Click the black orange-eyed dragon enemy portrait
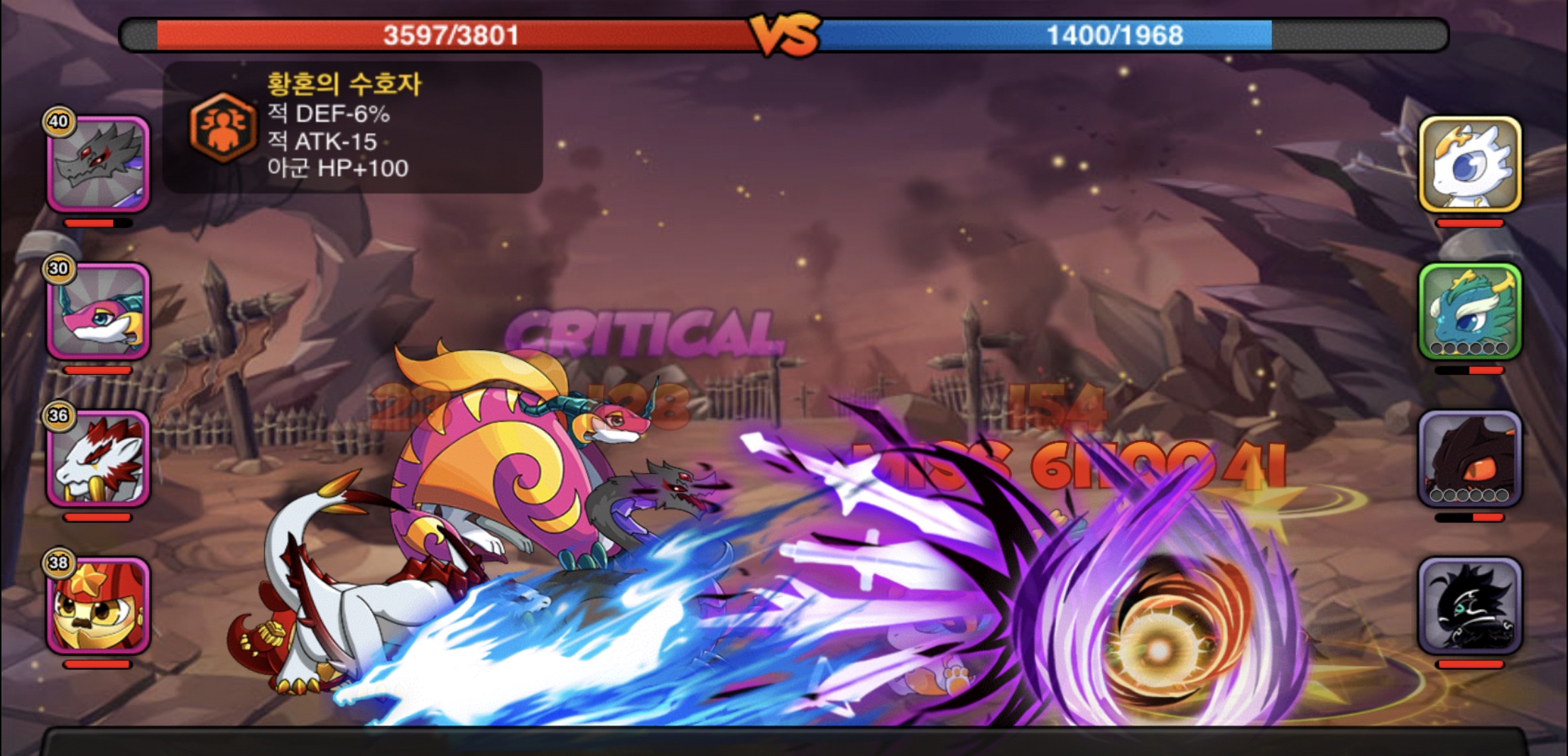Viewport: 1568px width, 756px height. (1469, 459)
